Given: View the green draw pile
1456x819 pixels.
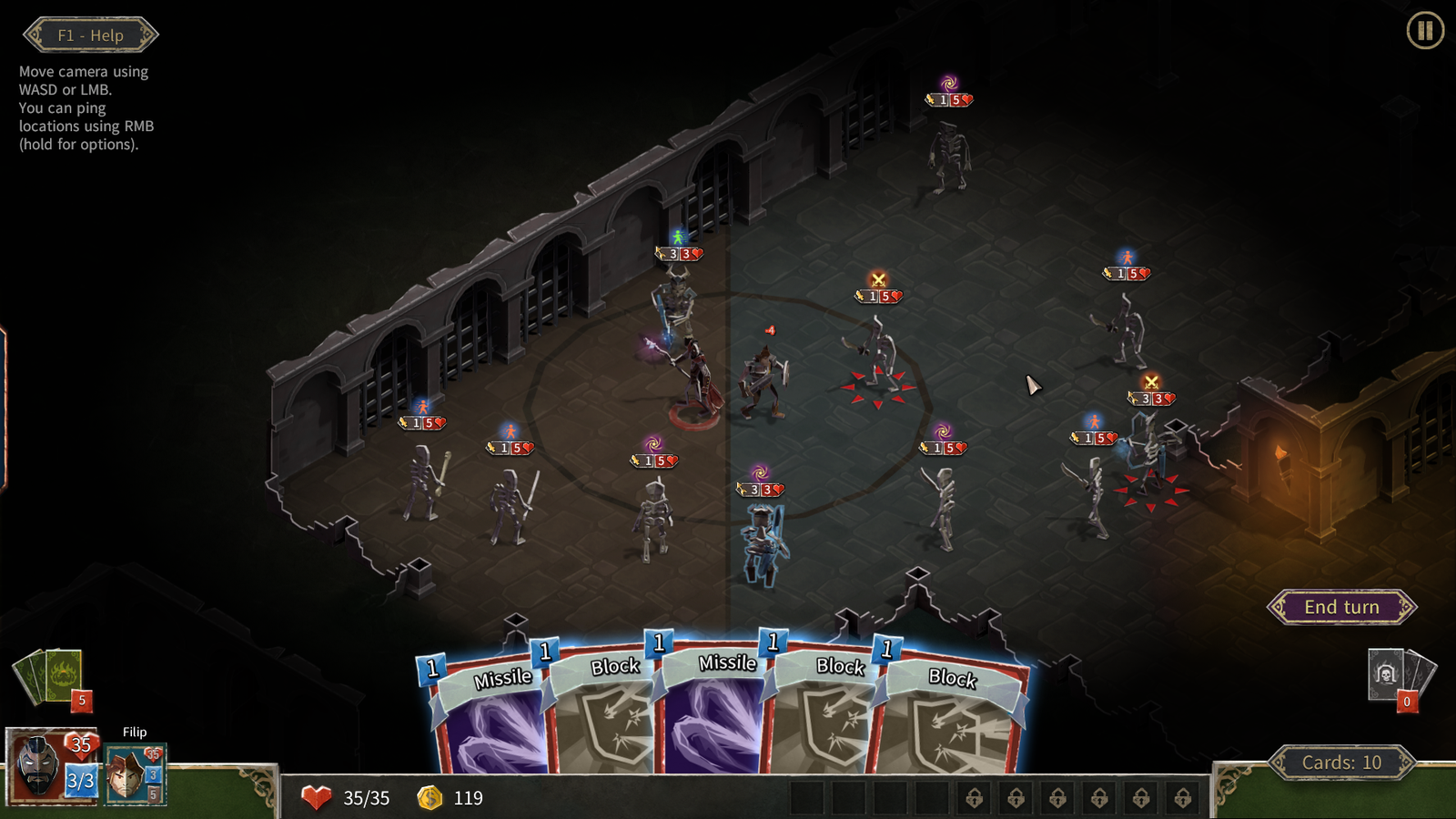Looking at the screenshot, I should coord(51,676).
